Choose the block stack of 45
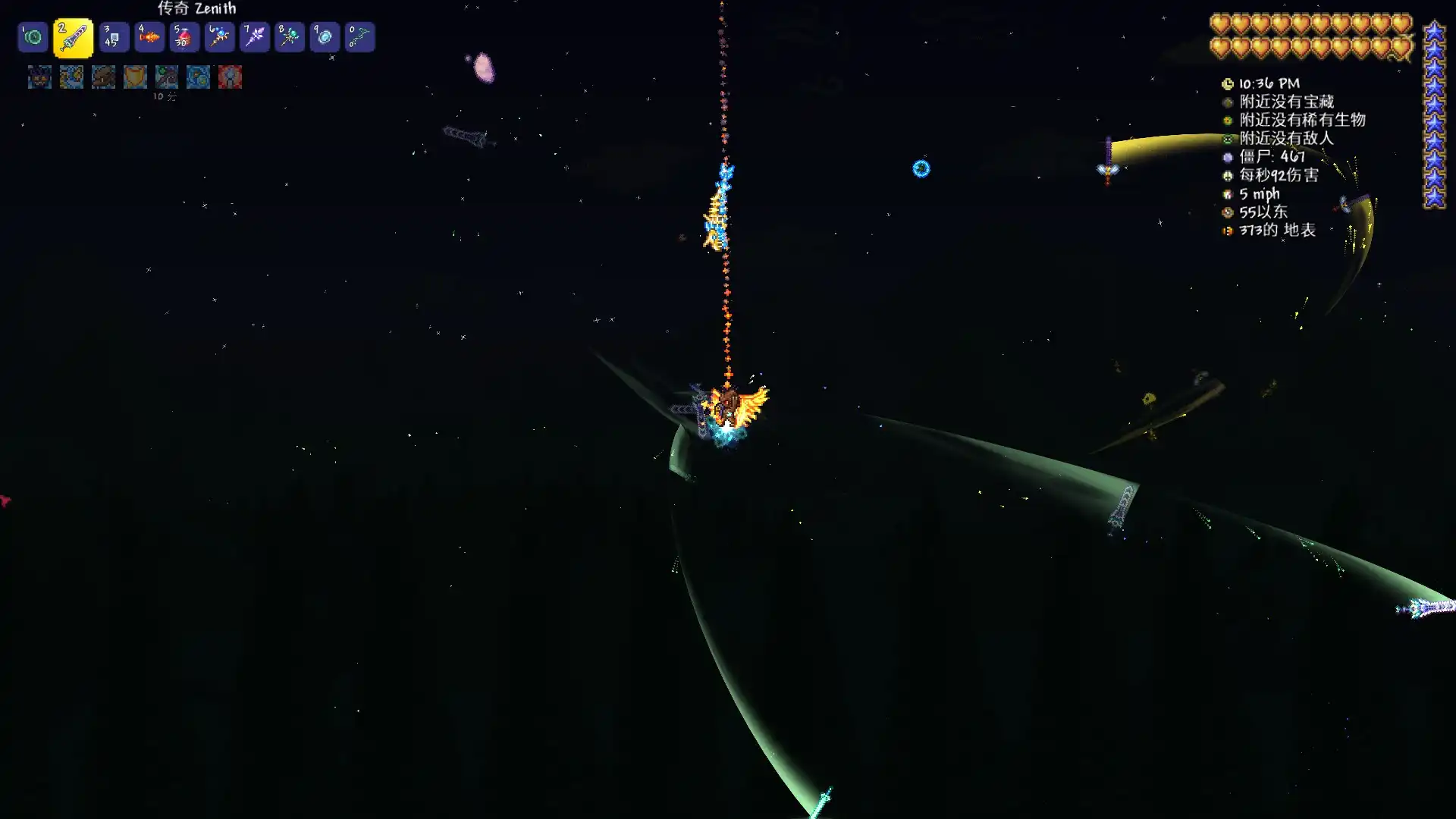This screenshot has width=1456, height=819. [x=114, y=37]
